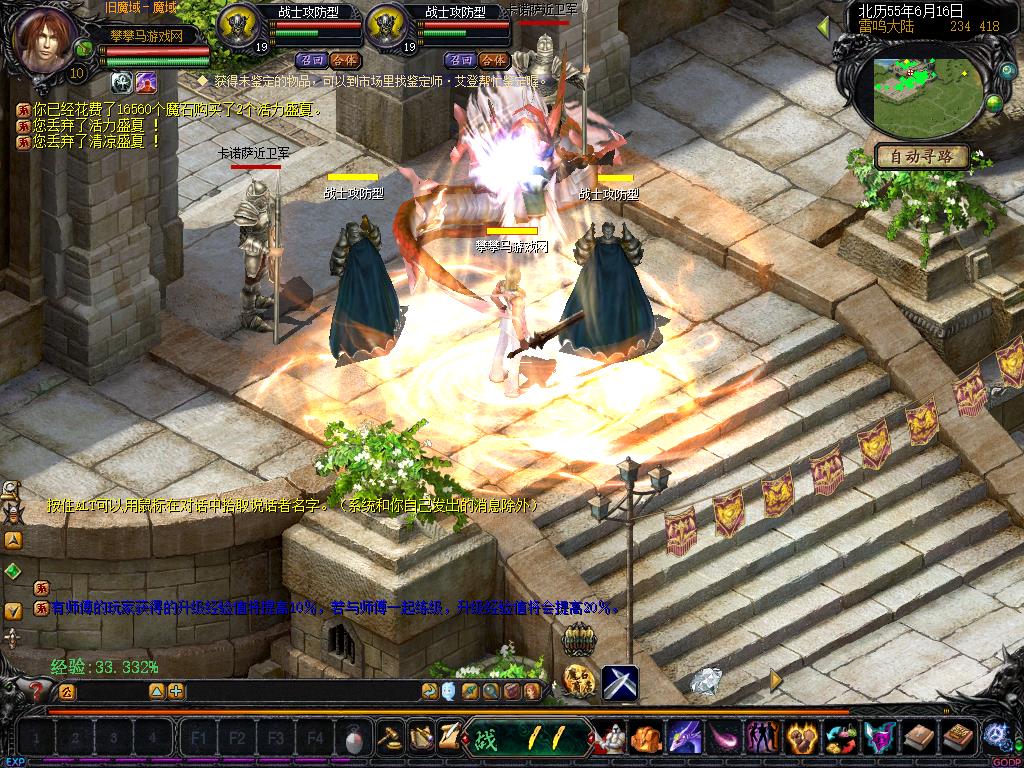The width and height of the screenshot is (1024, 768).
Task: Click the purple buff icon under the player name
Action: pyautogui.click(x=146, y=82)
